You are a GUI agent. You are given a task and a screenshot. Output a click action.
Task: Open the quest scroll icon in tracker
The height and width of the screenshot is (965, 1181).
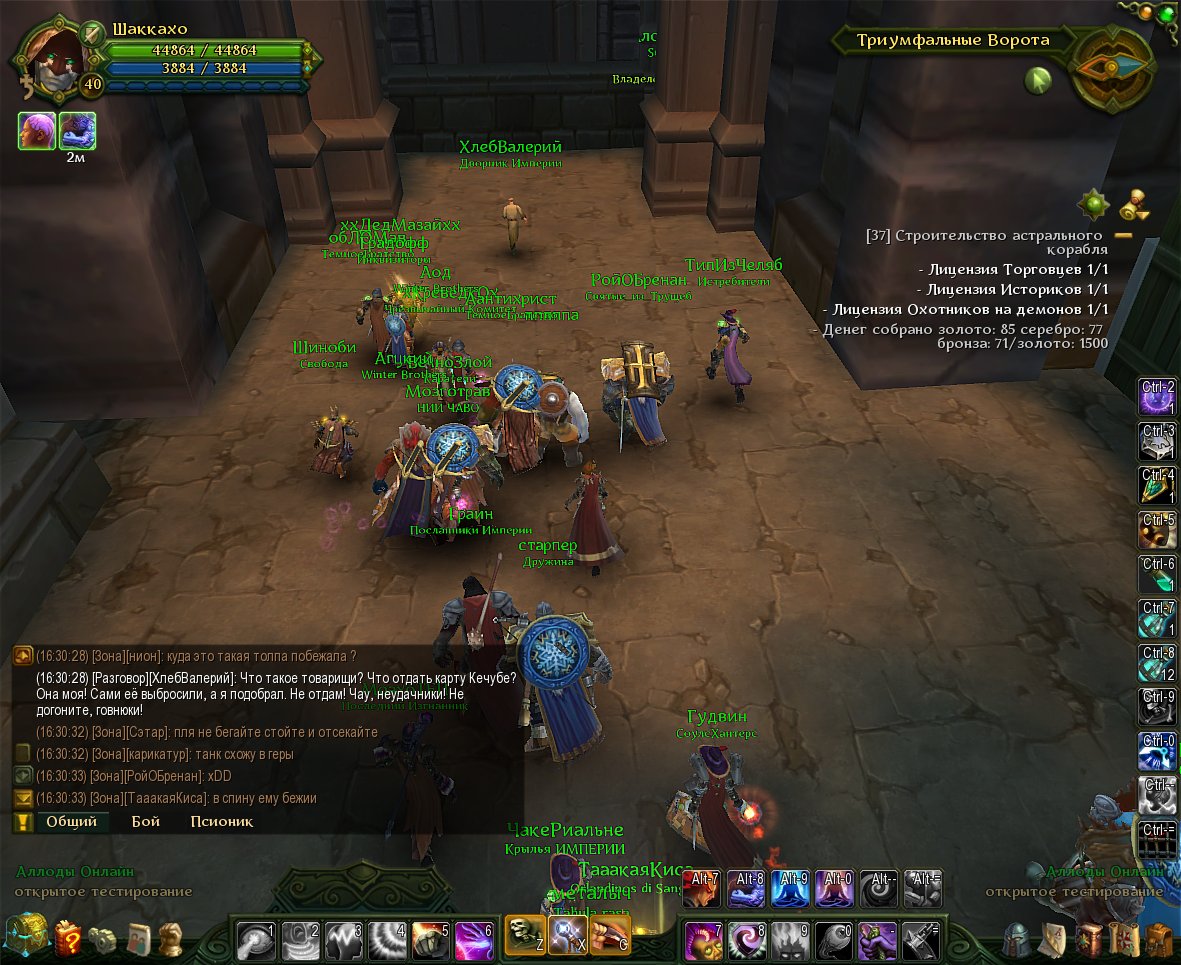point(1133,205)
